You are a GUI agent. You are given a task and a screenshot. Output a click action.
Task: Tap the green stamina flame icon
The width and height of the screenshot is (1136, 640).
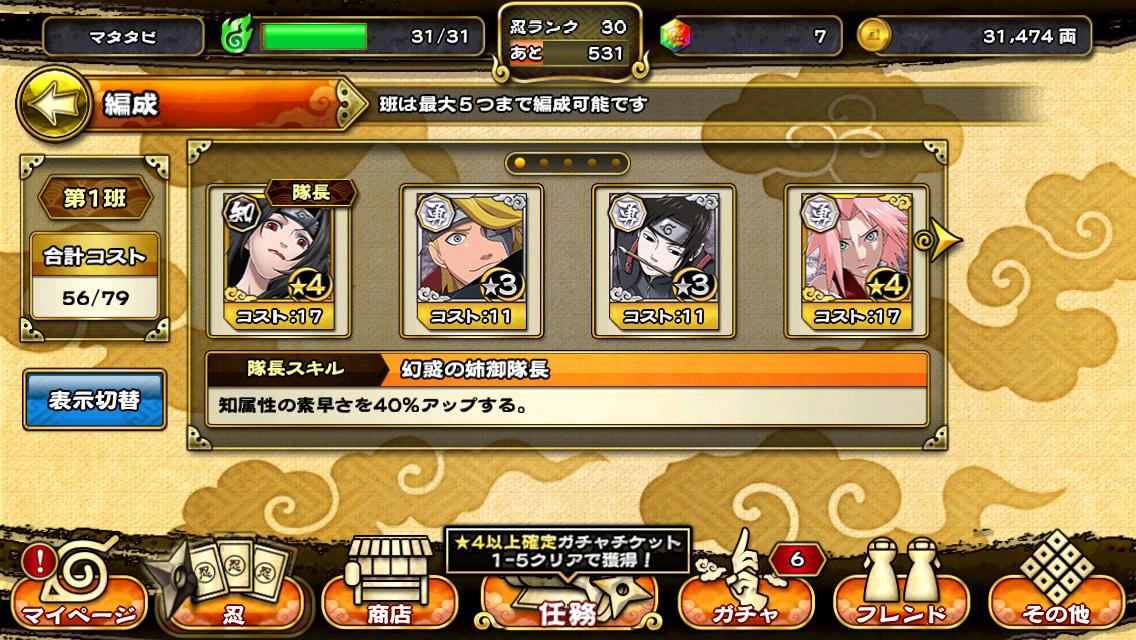point(237,37)
